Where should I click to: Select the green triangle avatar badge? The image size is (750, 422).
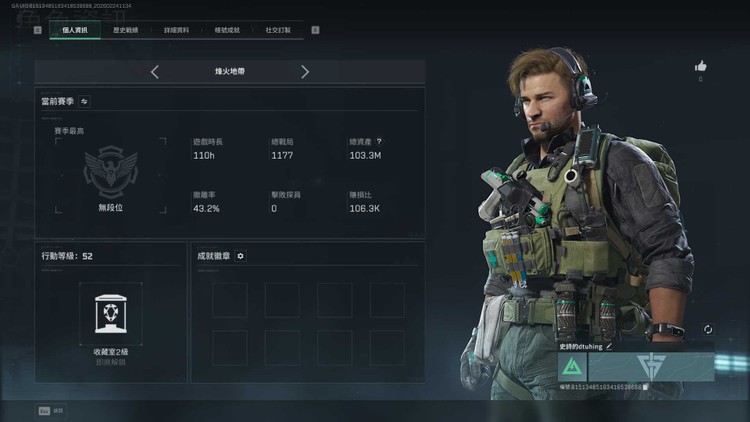573,367
